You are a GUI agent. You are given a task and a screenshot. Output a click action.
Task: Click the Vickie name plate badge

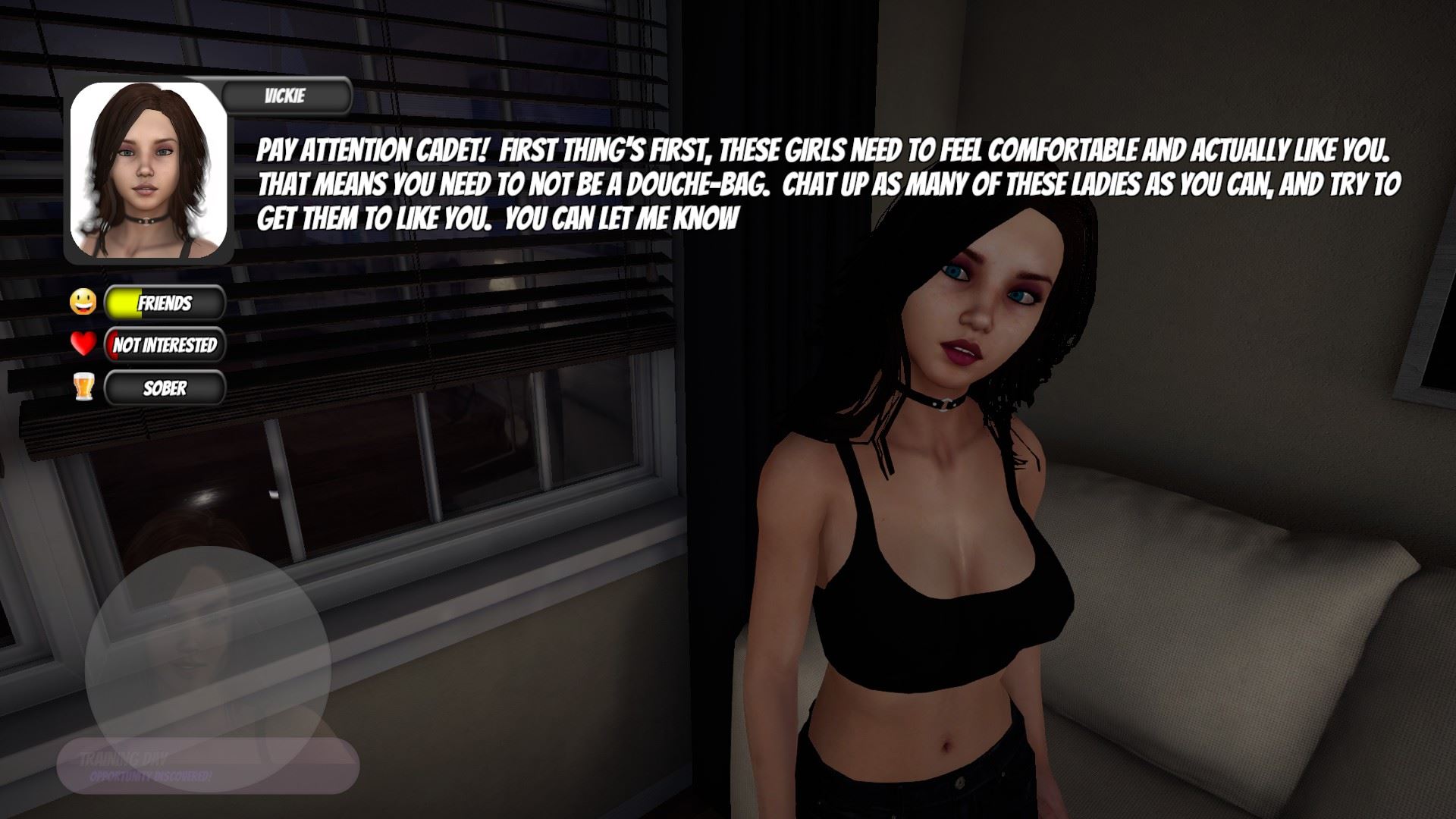point(284,96)
